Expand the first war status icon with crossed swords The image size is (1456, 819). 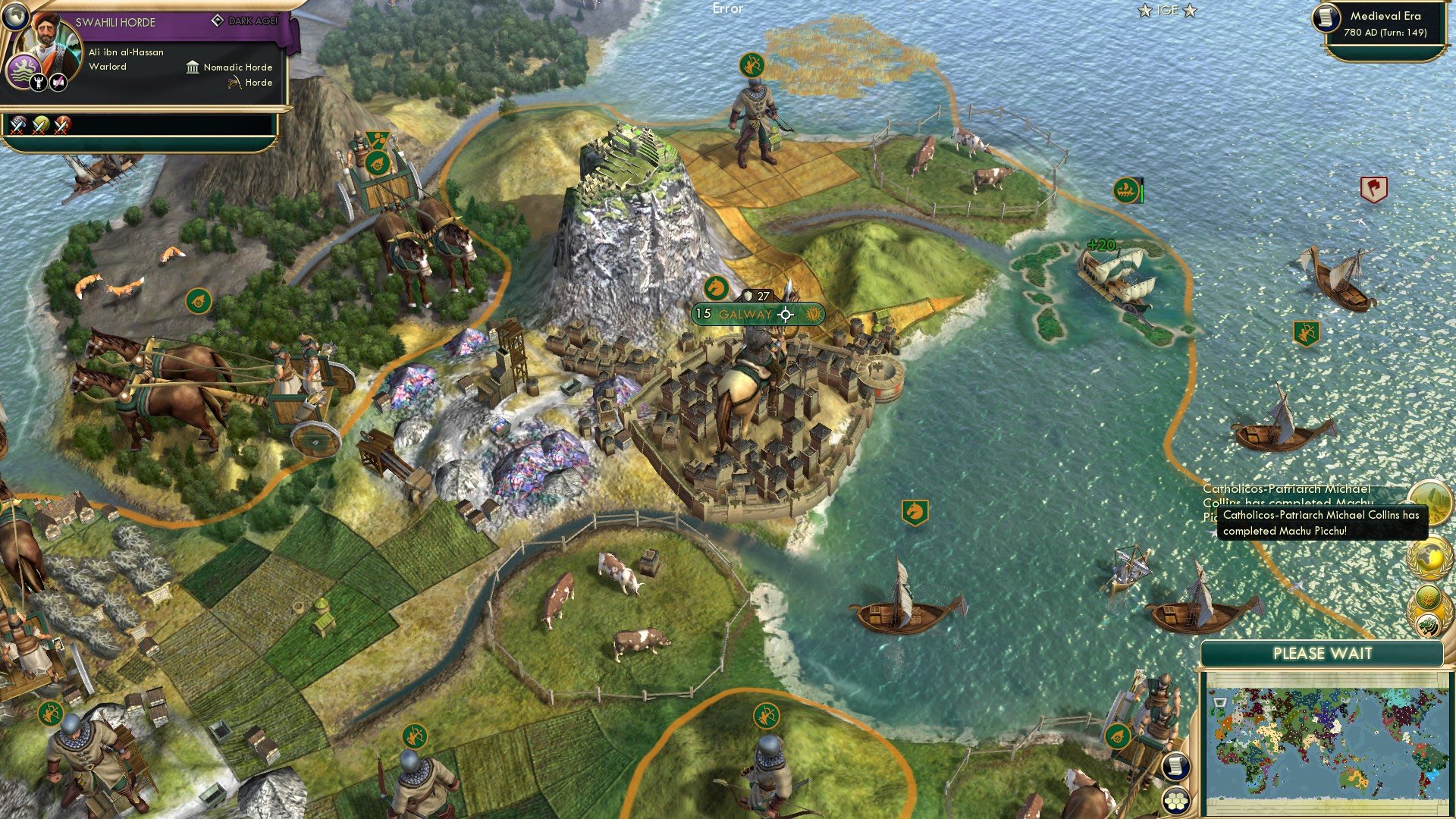click(x=17, y=127)
